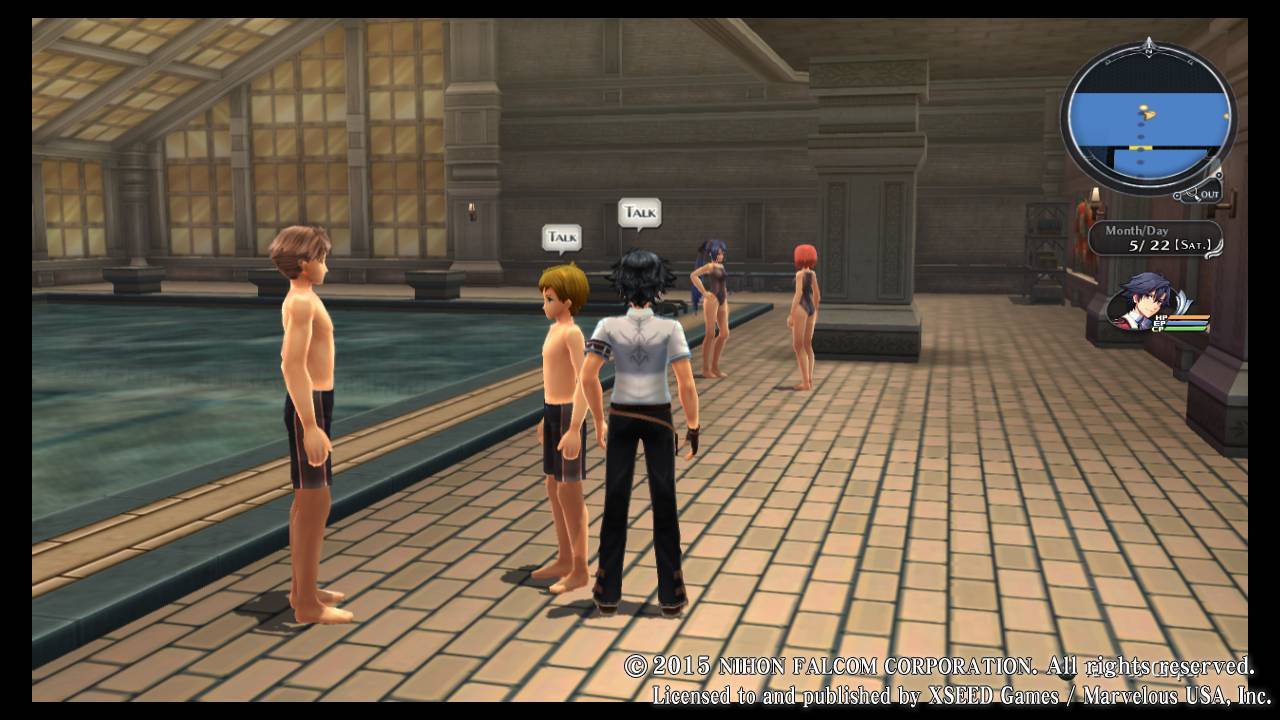Viewport: 1280px width, 720px height.
Task: Zoom the minimap with the OUT button
Action: tap(1204, 193)
